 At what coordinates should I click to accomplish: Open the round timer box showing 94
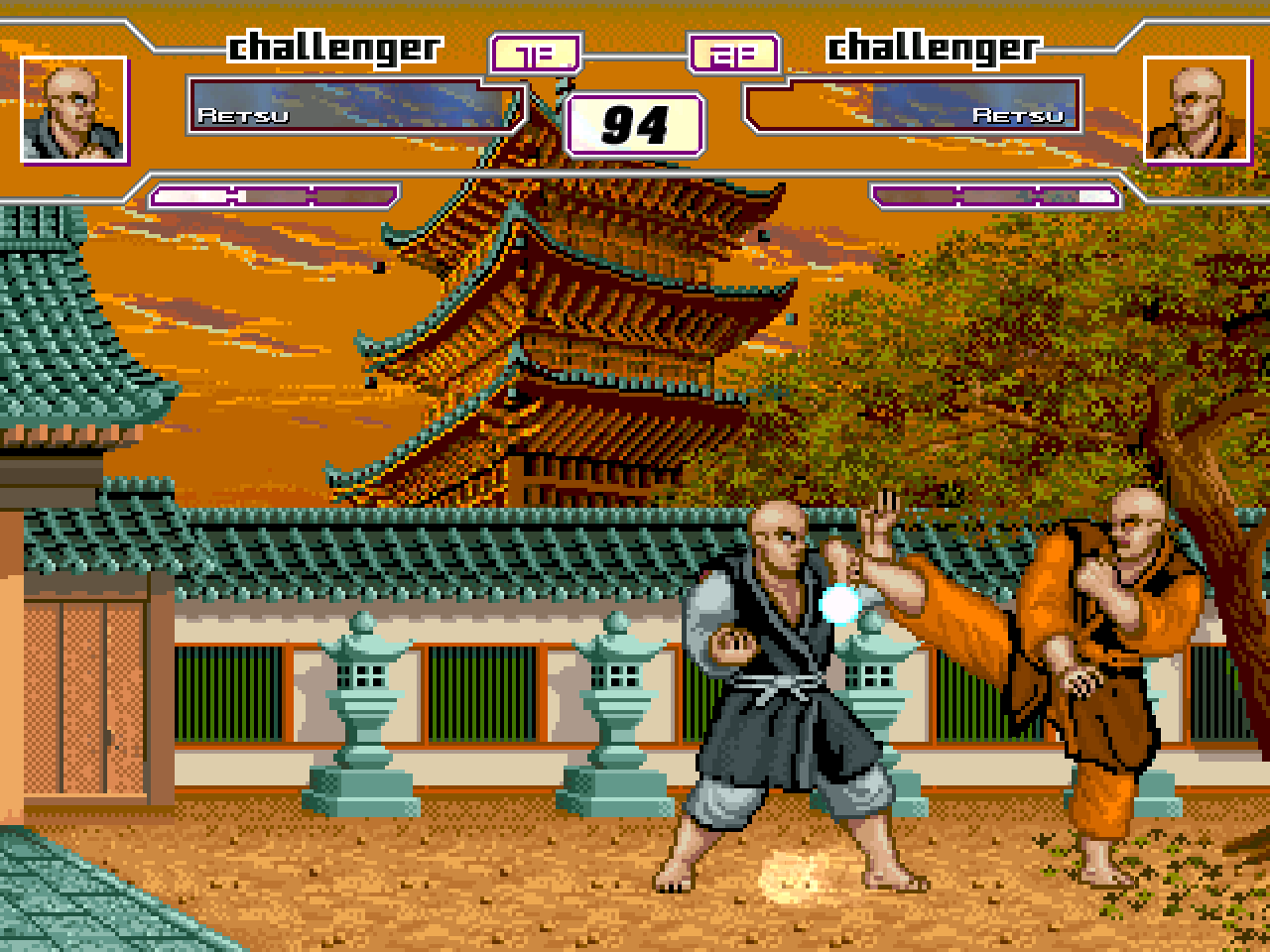tap(635, 124)
